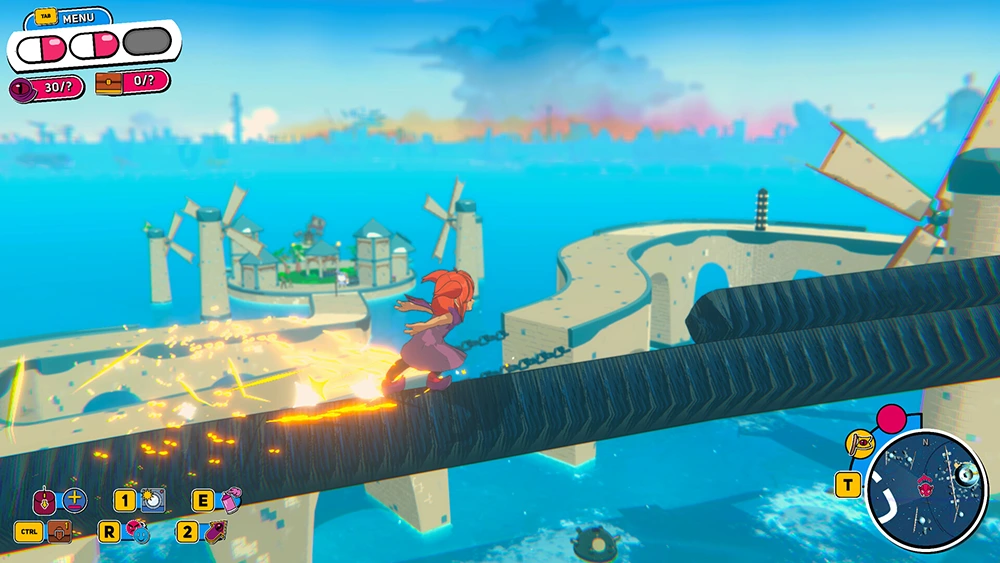Click the red circle node above the minimap

[889, 416]
